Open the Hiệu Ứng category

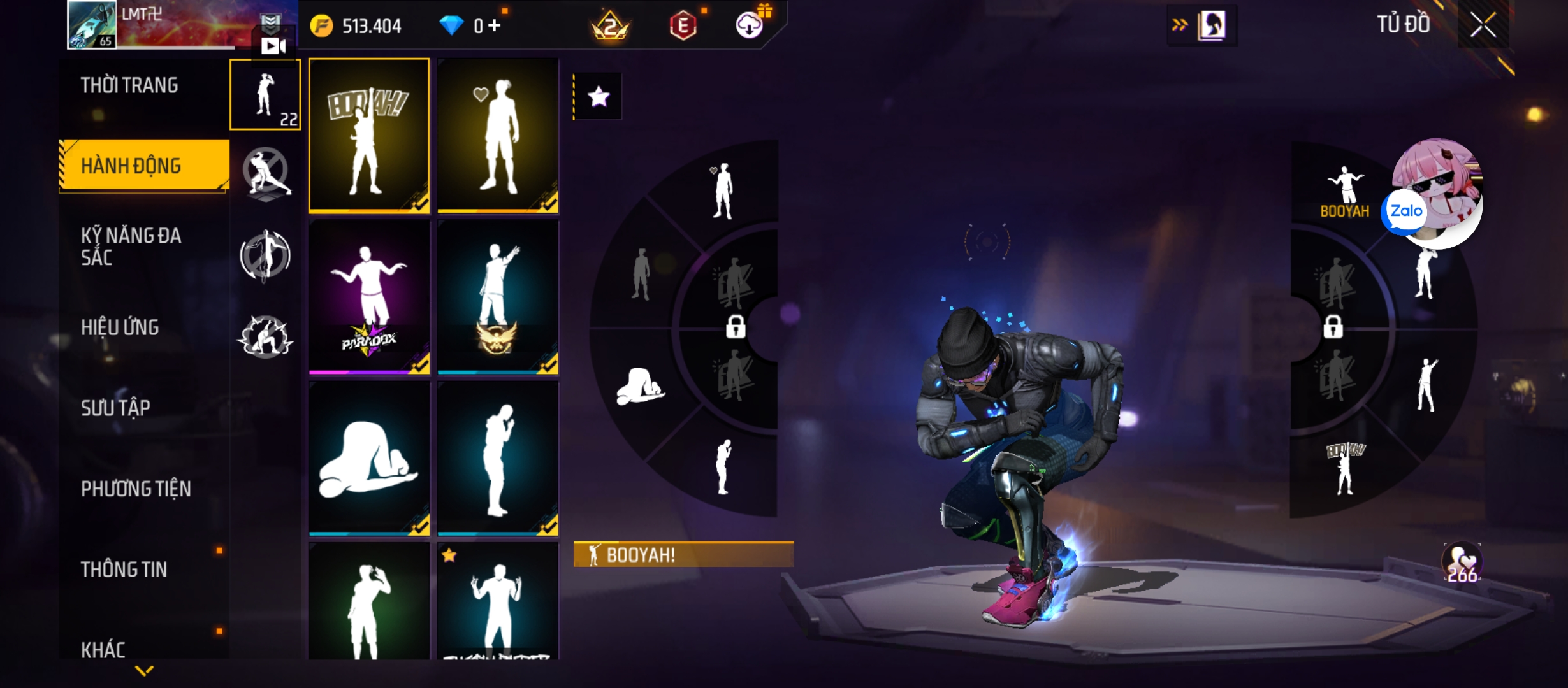pos(120,327)
